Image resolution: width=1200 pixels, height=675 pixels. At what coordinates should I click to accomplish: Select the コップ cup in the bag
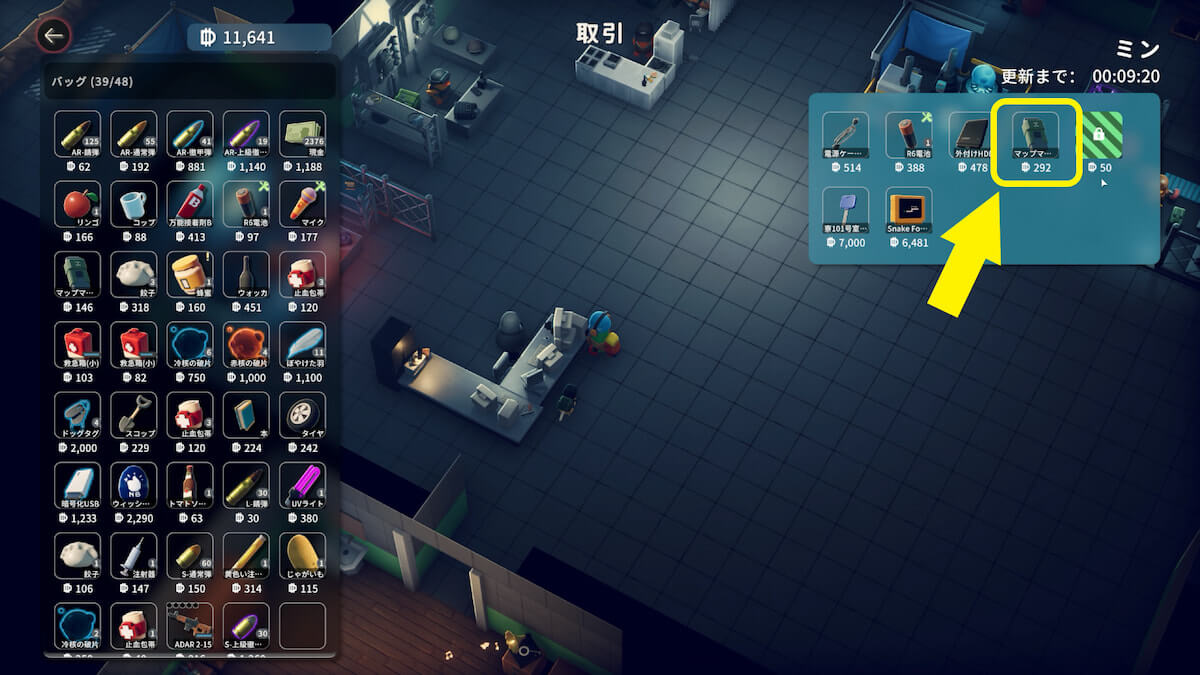133,205
